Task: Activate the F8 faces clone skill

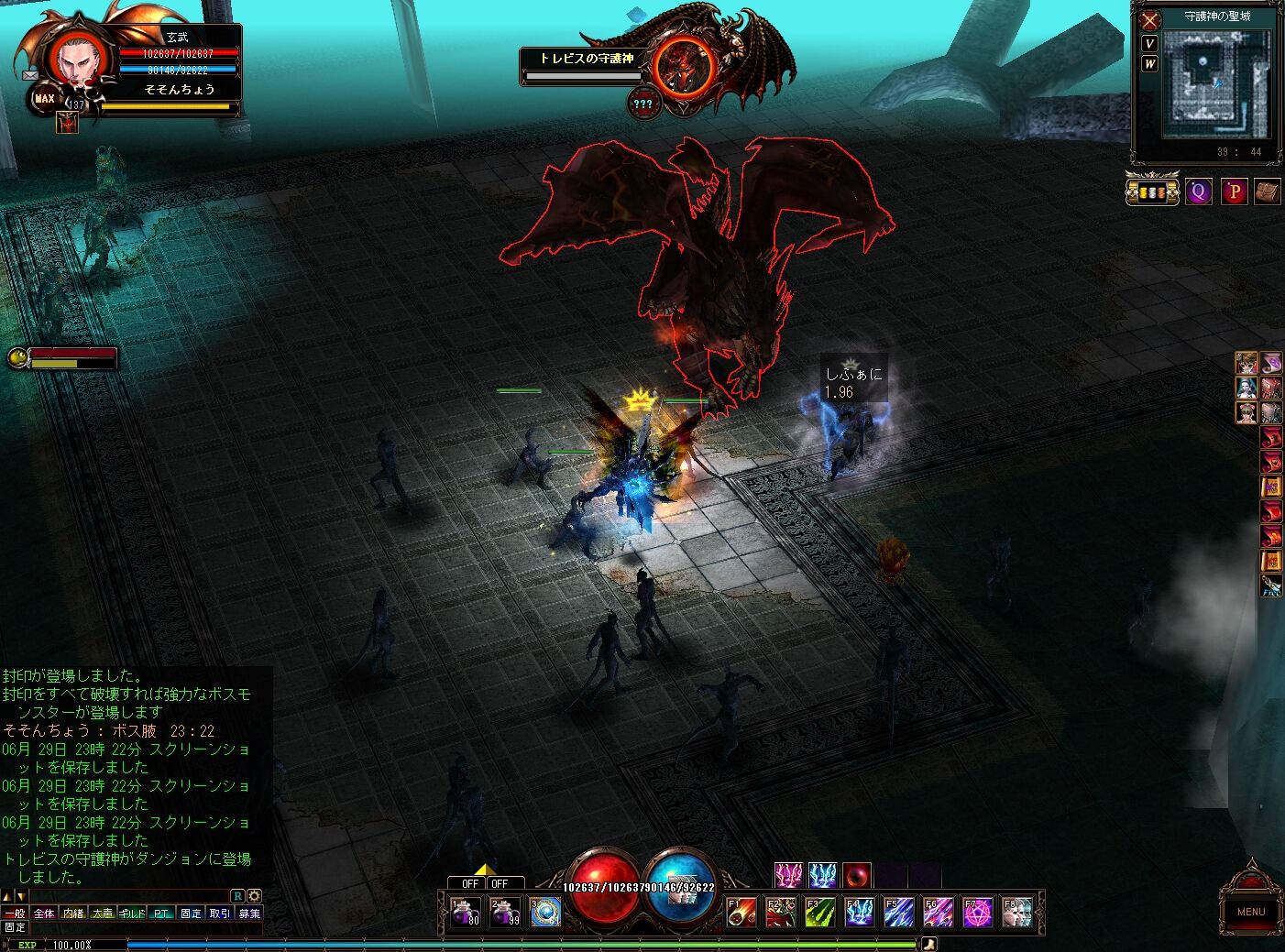Action: [1016, 912]
